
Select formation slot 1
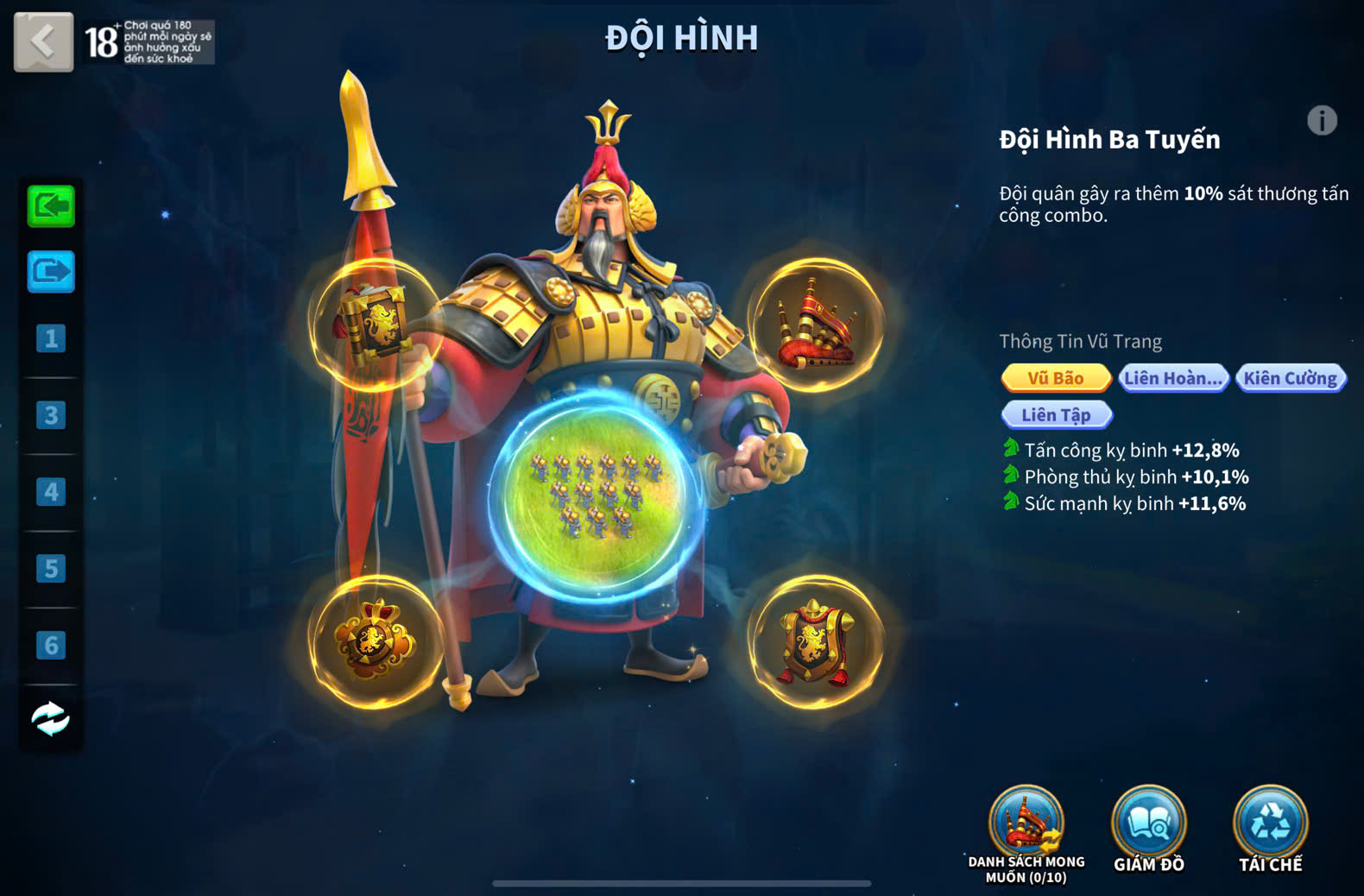pos(51,338)
